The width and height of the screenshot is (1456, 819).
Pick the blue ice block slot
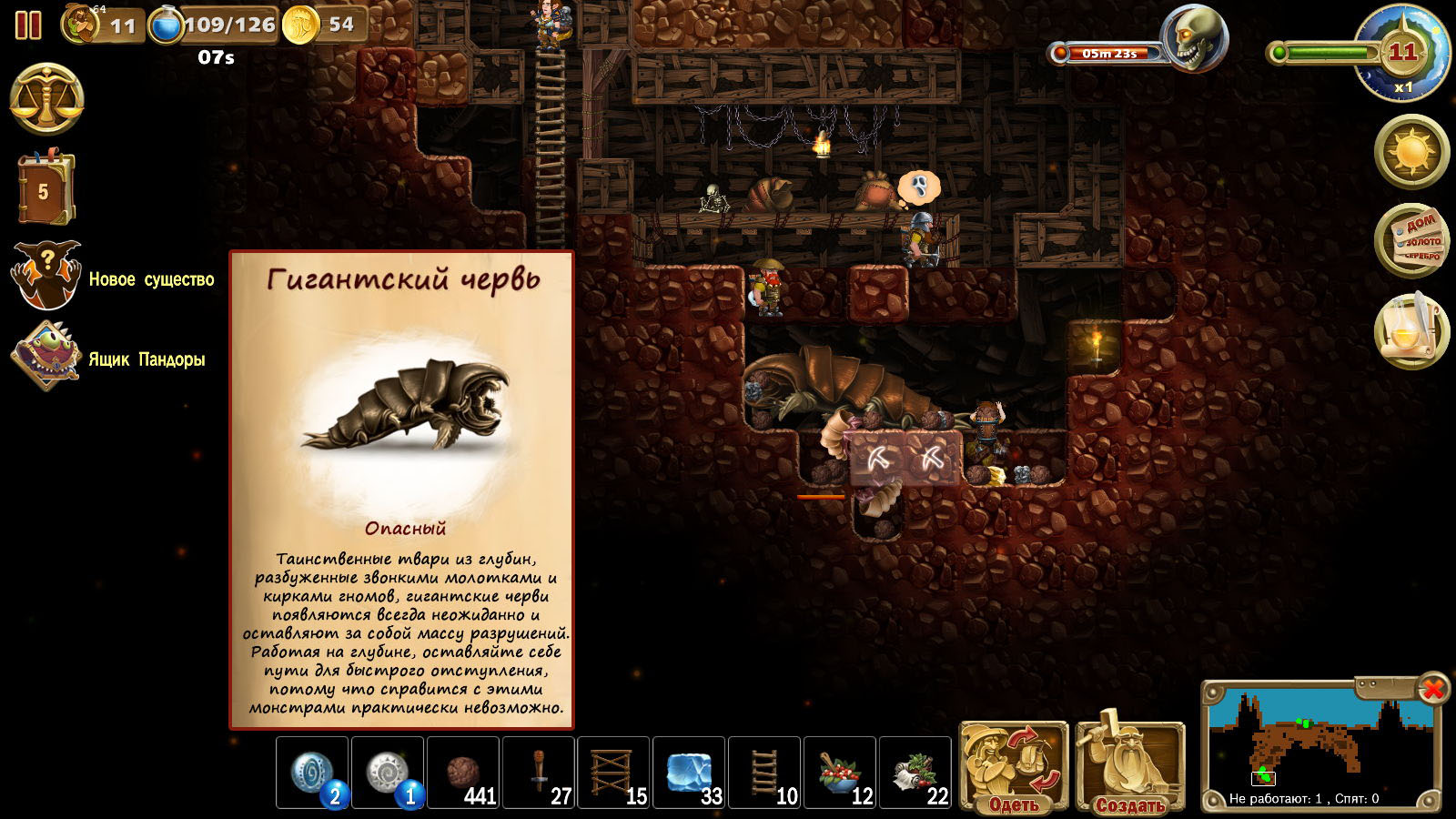click(689, 773)
